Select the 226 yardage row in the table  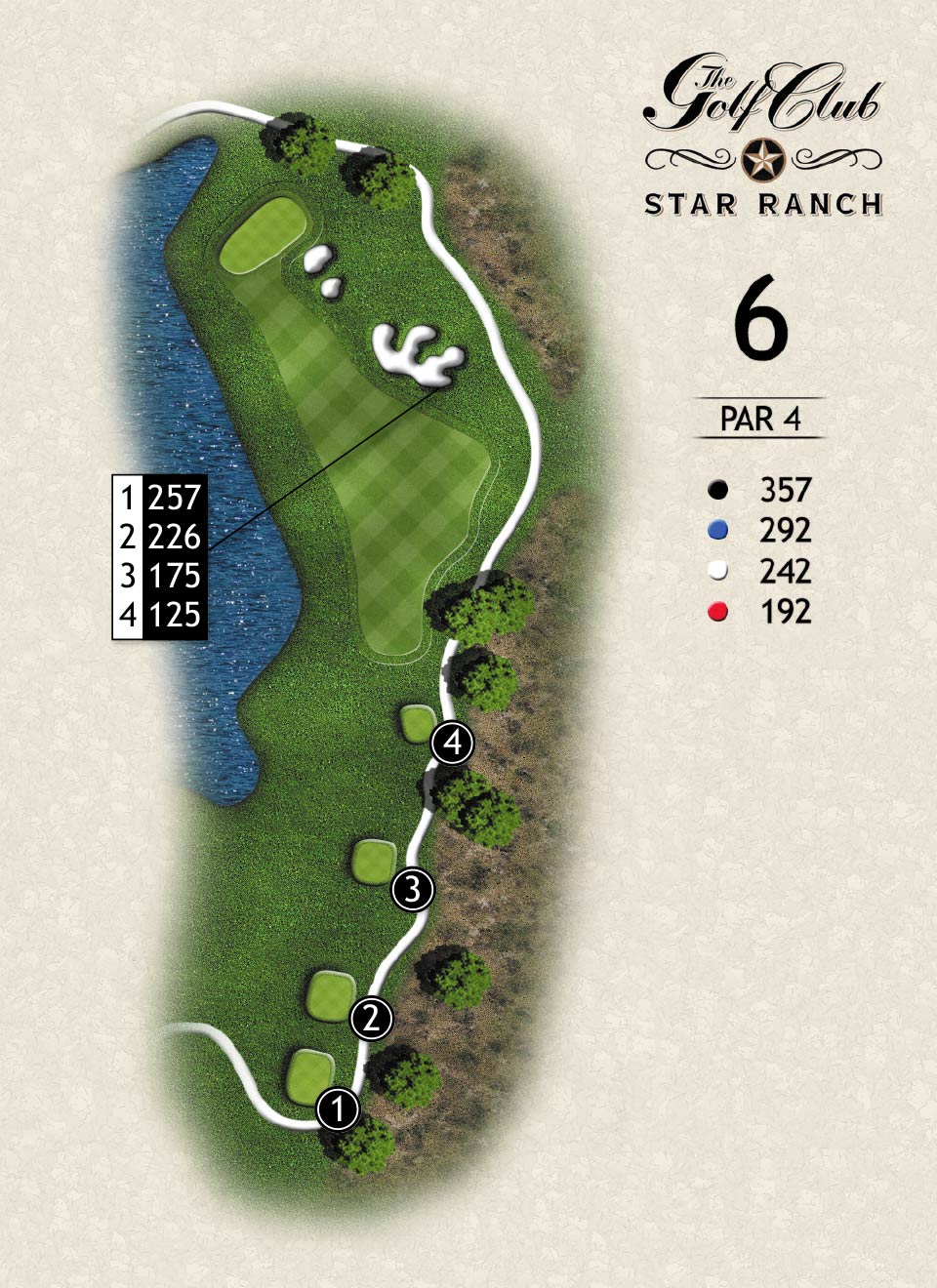click(161, 537)
